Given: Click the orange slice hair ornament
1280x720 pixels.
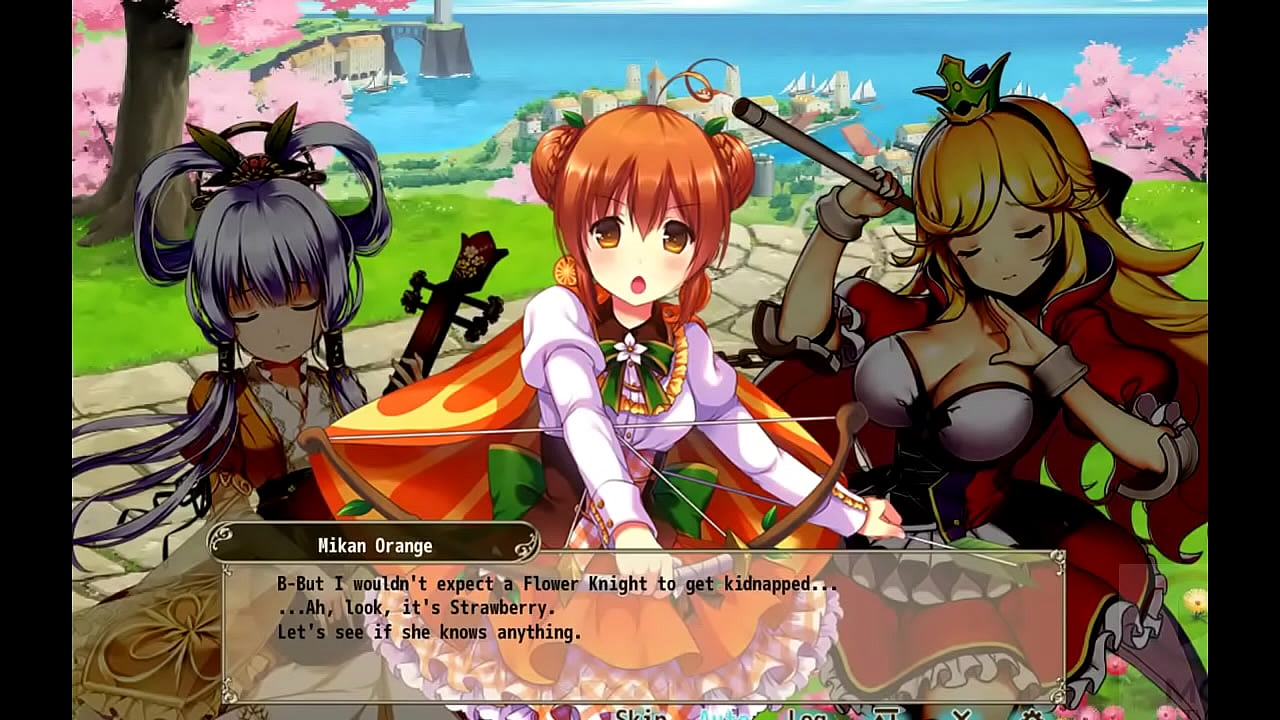Looking at the screenshot, I should pos(566,272).
